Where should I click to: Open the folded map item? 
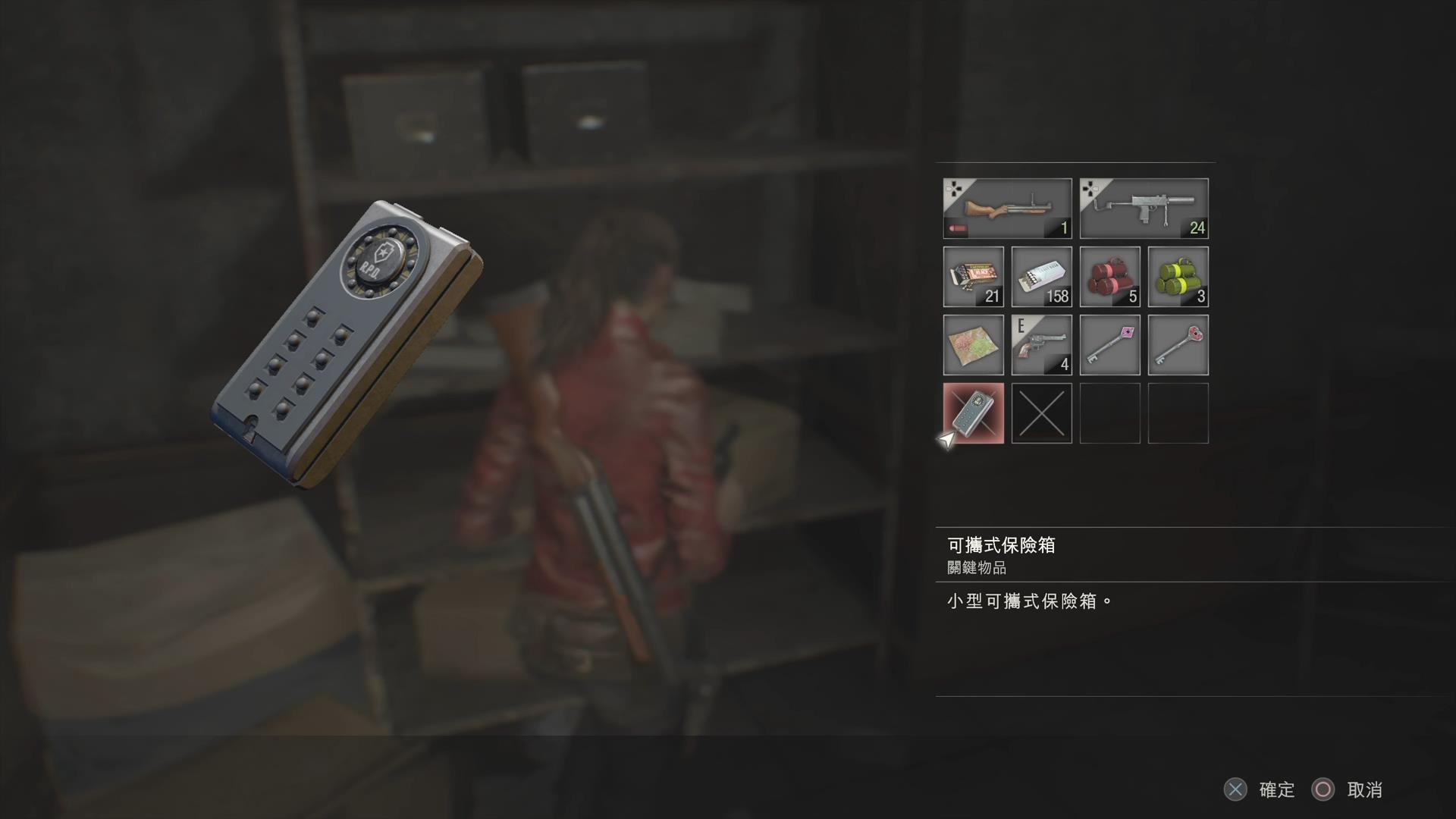pos(973,345)
